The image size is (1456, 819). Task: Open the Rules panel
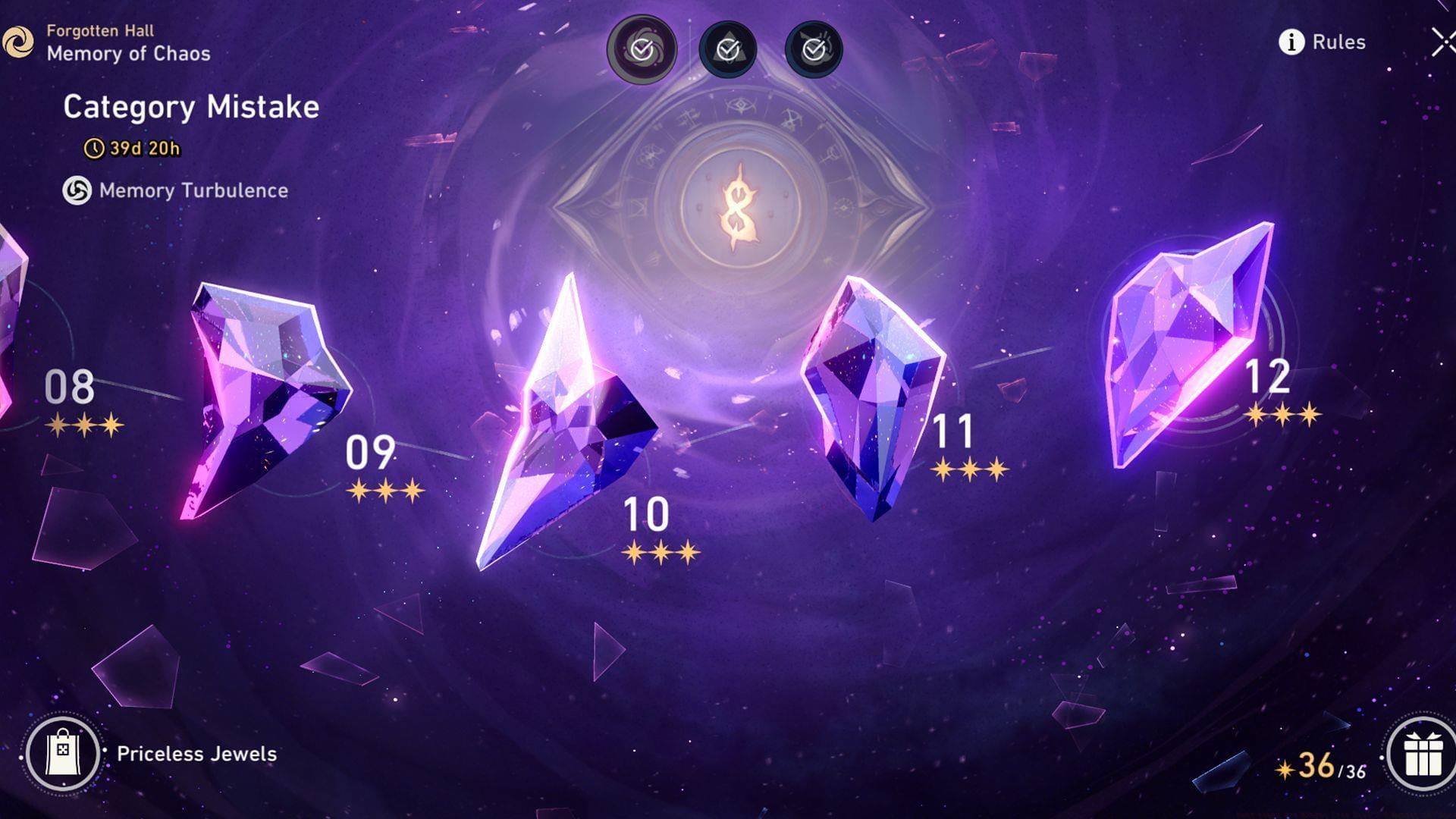[x=1339, y=43]
